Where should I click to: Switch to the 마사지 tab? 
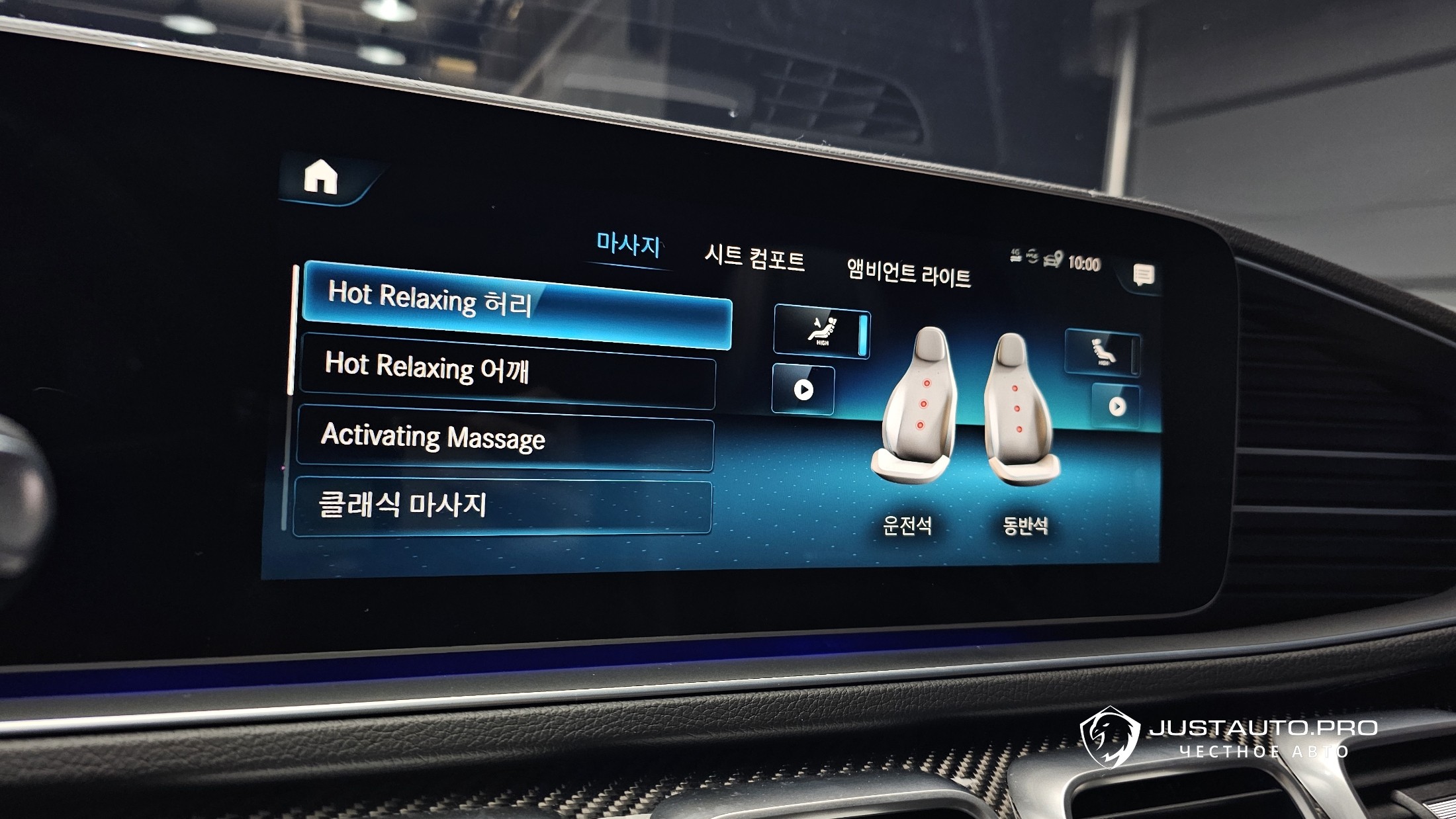pos(627,245)
